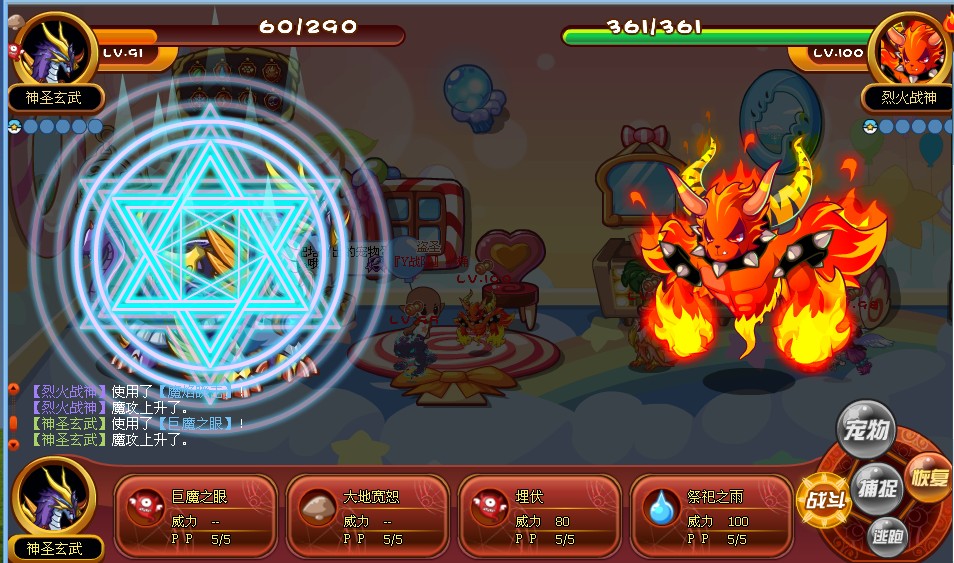Select the 战斗 fight button
954x563 pixels.
click(824, 499)
